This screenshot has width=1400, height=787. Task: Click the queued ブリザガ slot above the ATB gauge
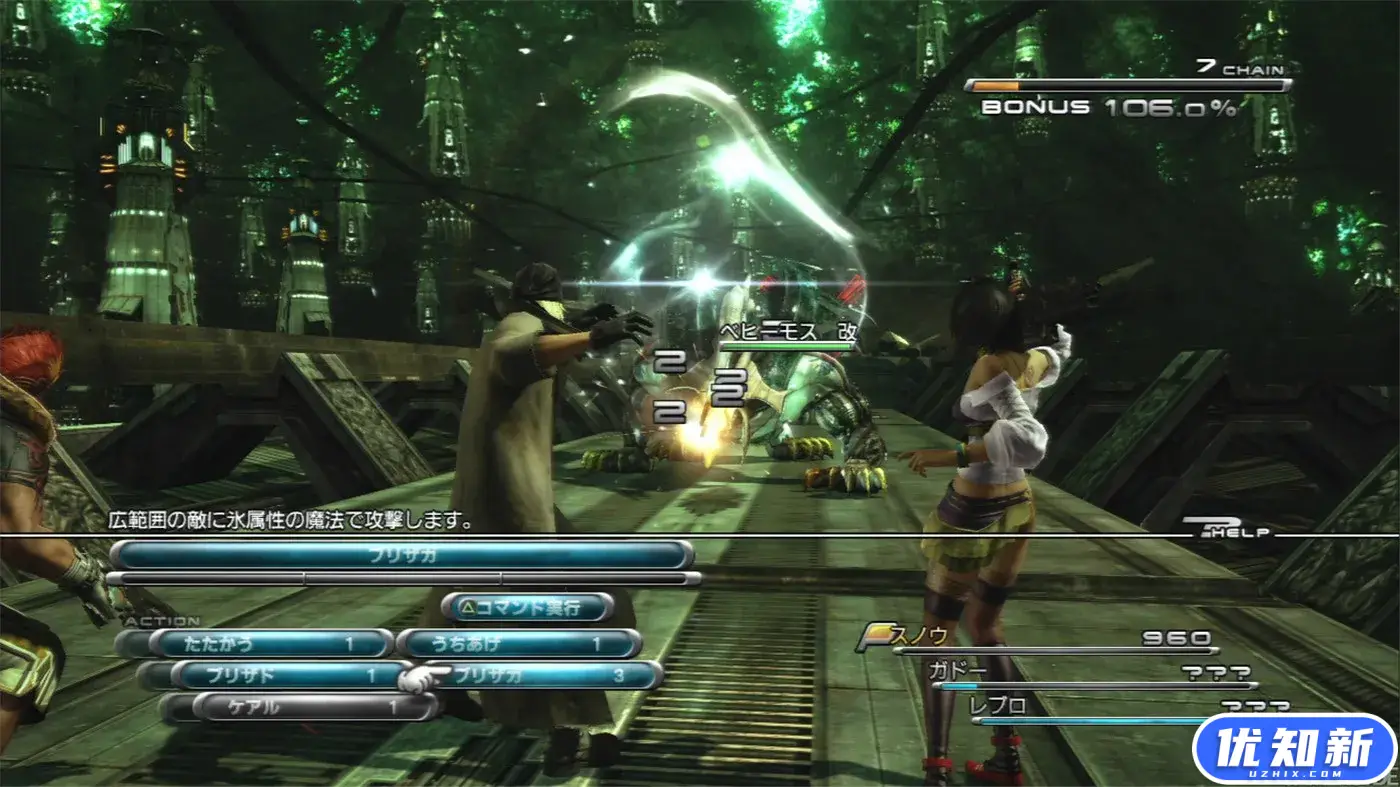point(402,554)
